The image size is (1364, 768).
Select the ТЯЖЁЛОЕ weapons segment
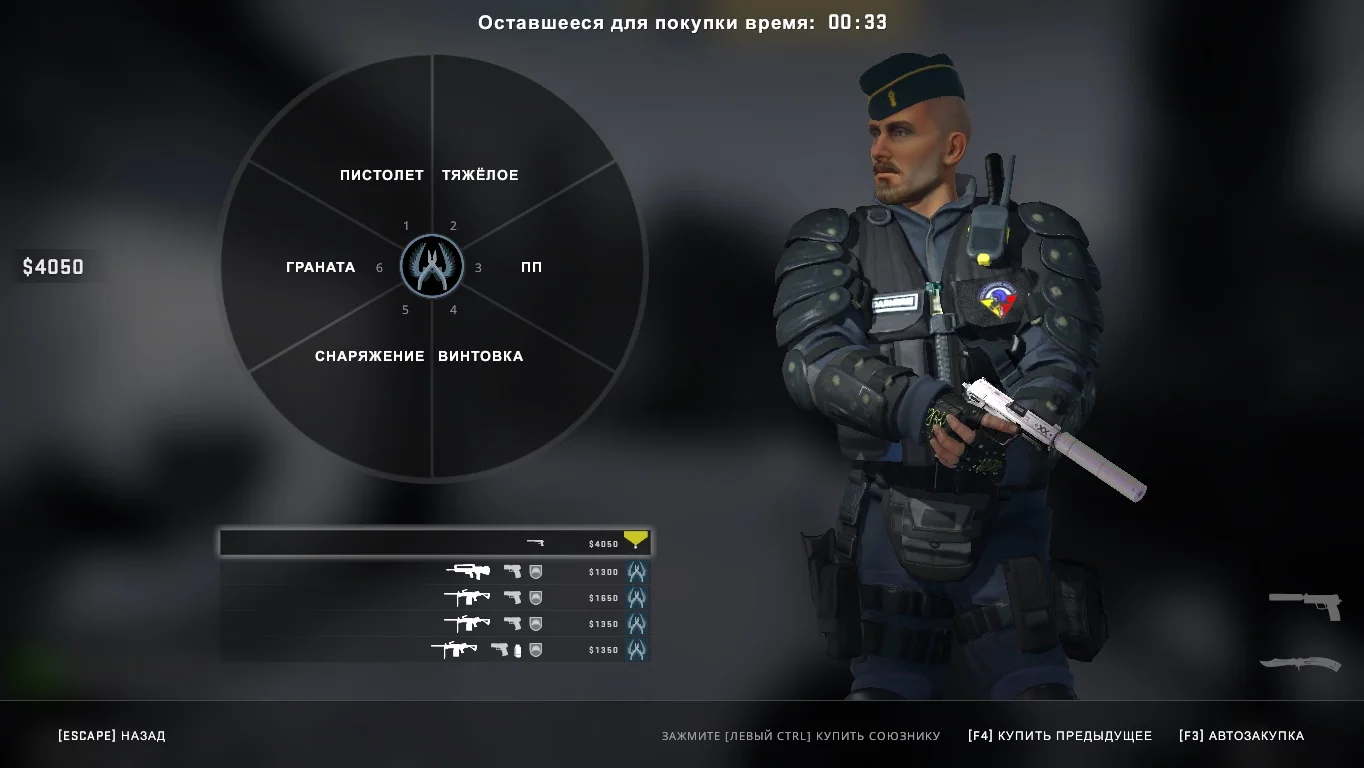tap(480, 175)
